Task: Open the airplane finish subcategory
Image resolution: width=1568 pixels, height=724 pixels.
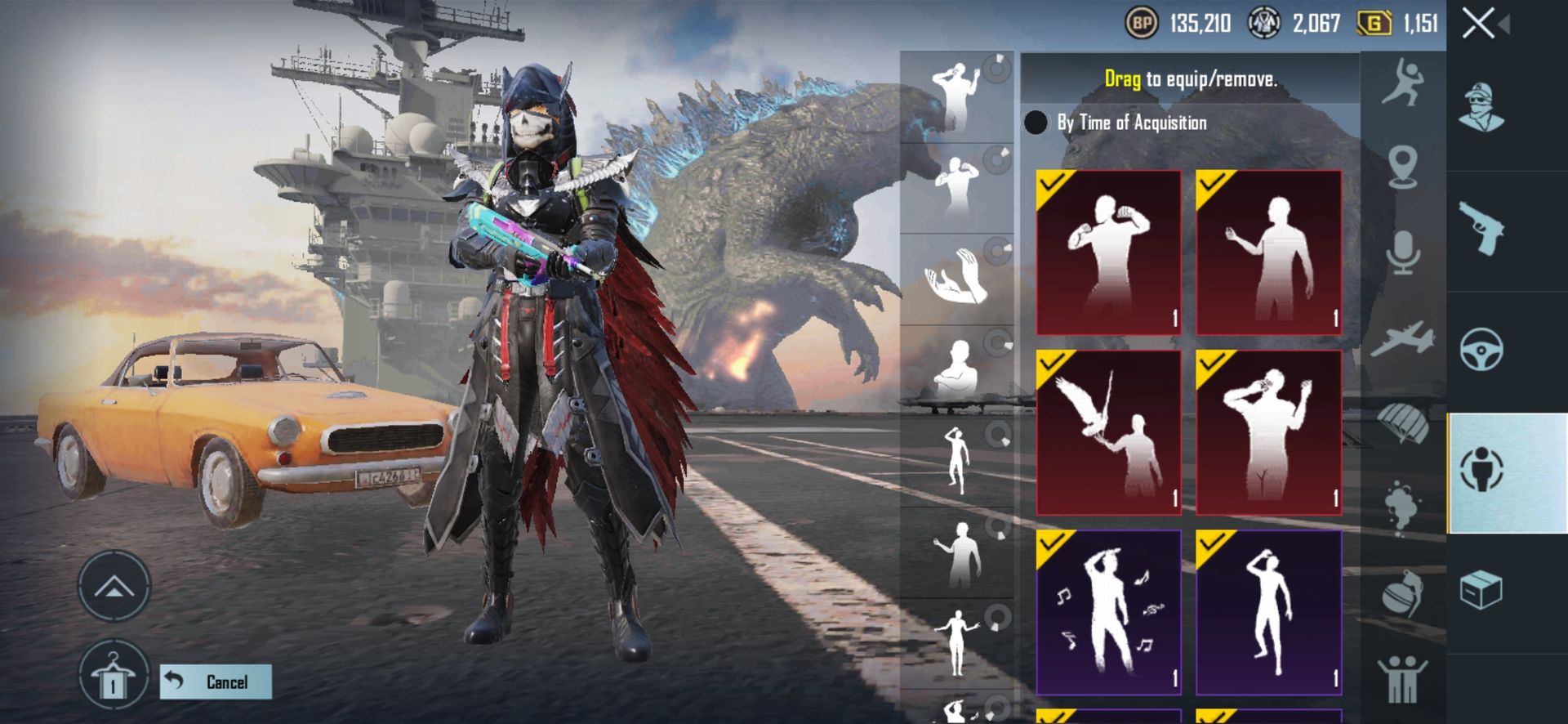Action: (x=1403, y=339)
